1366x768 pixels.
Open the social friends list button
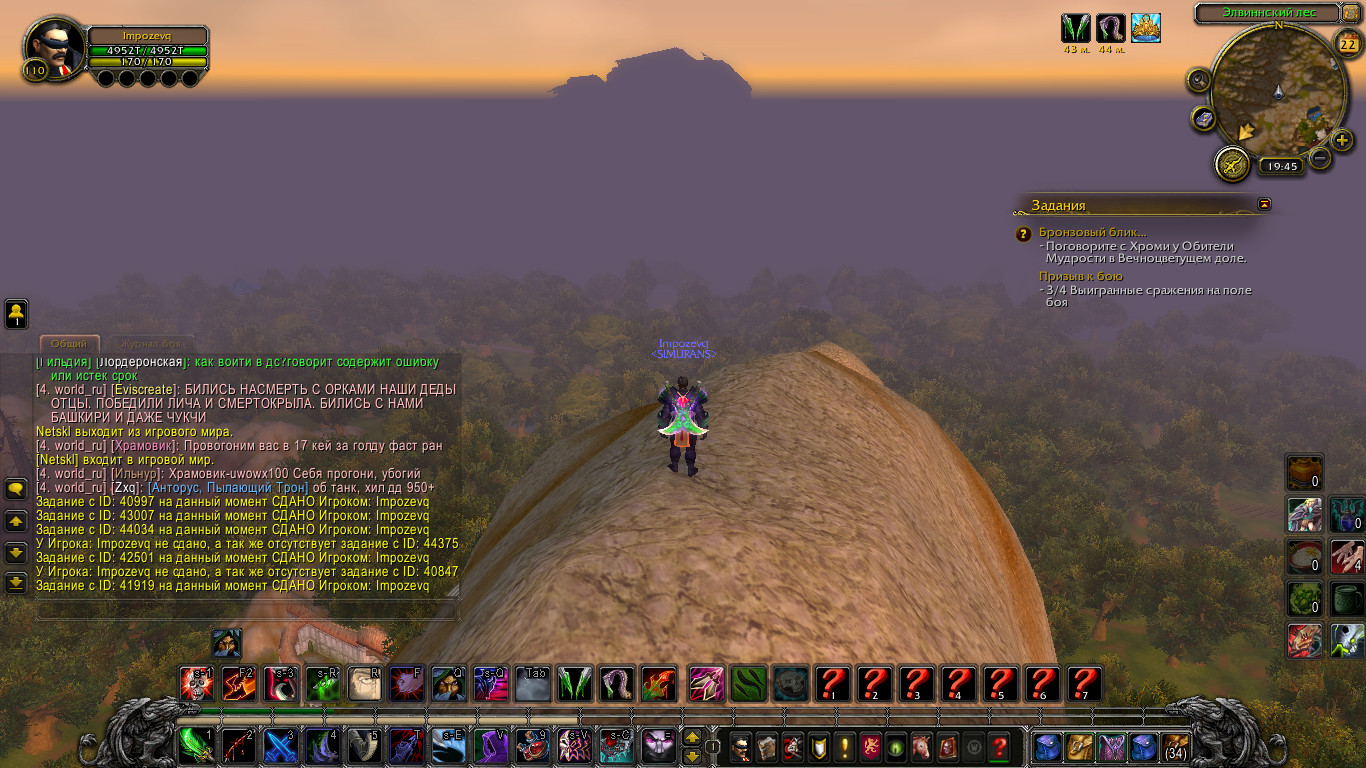17,313
